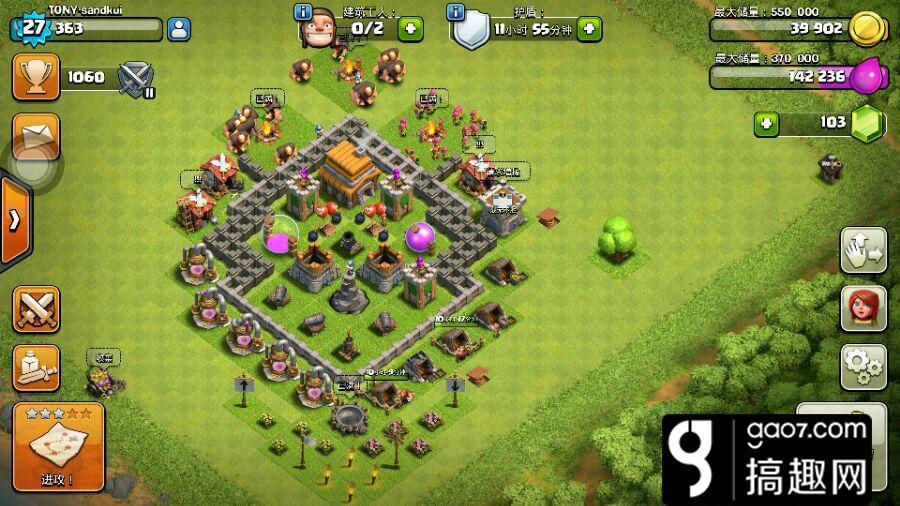Show shield info via the blue i icon
The image size is (900, 506).
pyautogui.click(x=456, y=12)
